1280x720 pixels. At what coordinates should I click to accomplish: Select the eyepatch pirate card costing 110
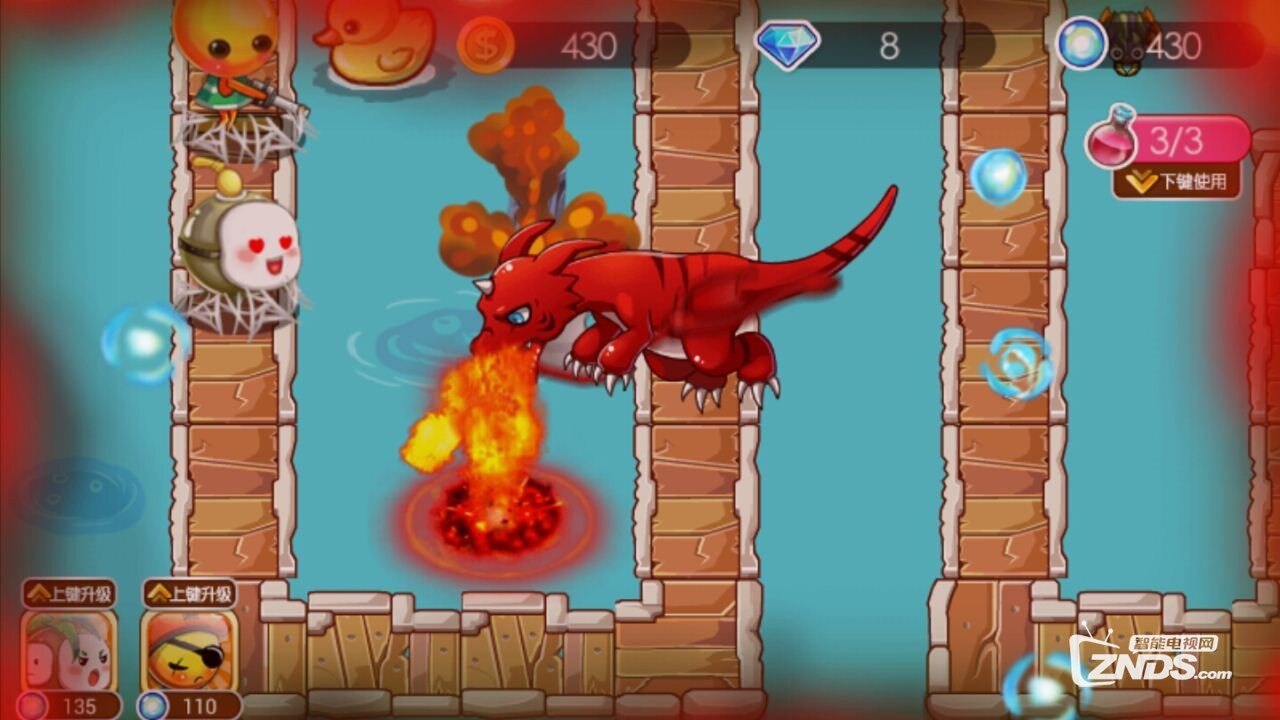pos(189,650)
